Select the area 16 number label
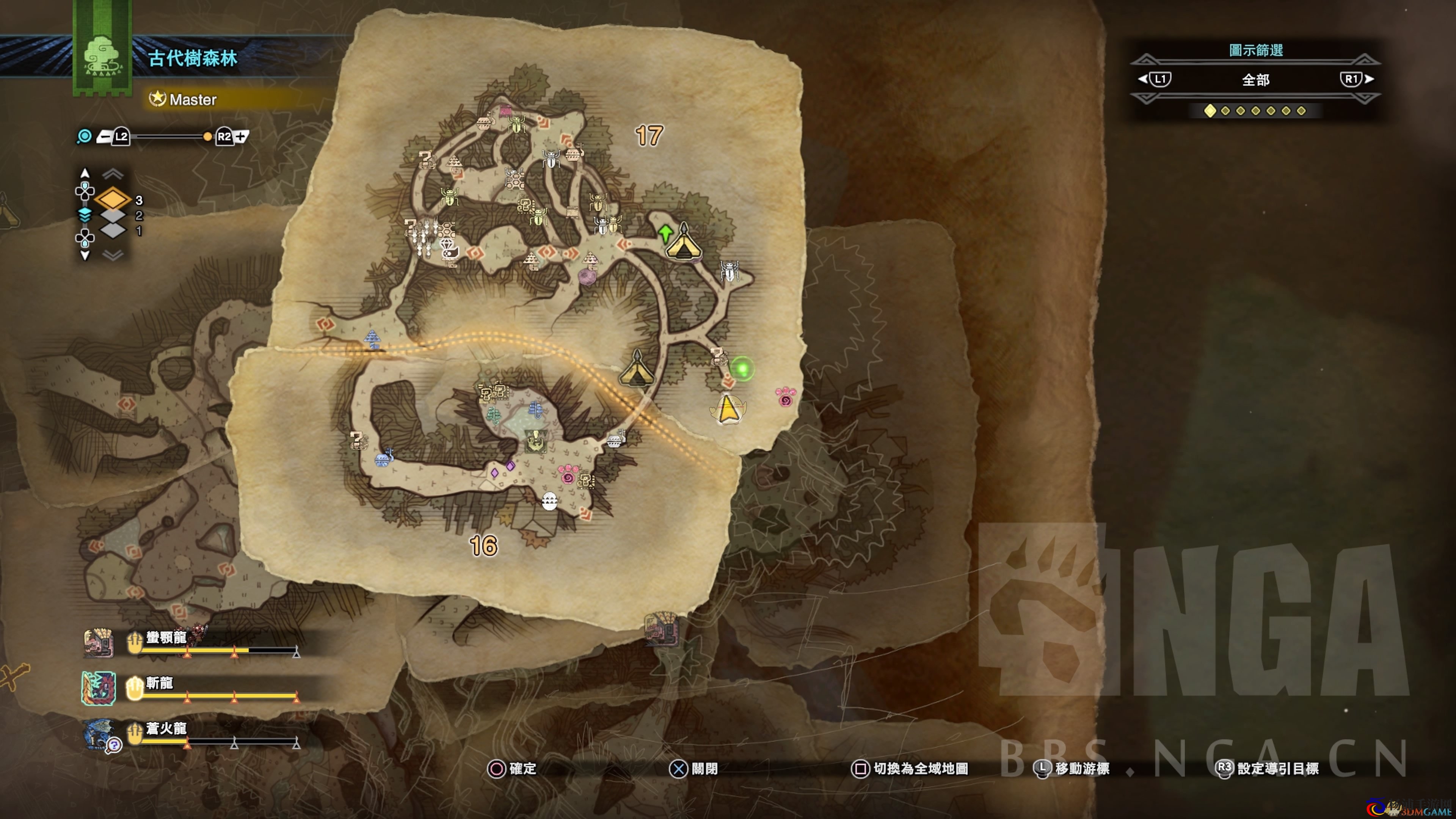1456x819 pixels. pos(483,546)
